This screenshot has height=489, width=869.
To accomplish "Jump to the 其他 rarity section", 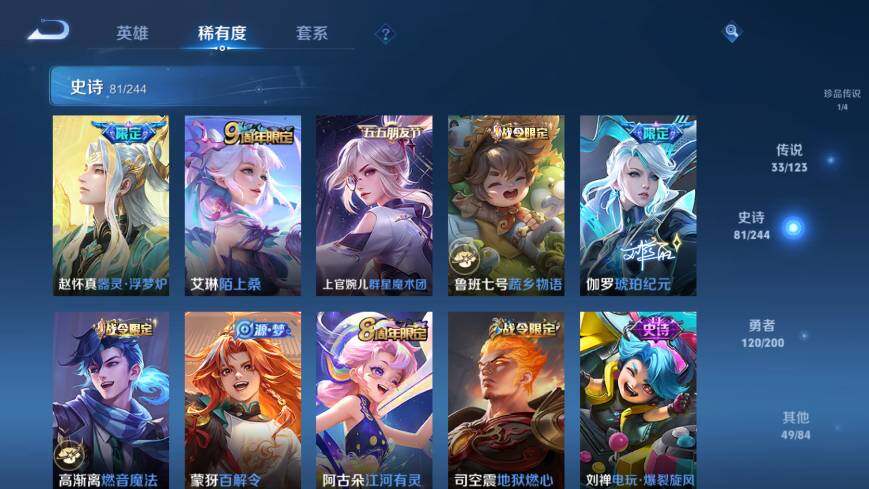I will (796, 424).
